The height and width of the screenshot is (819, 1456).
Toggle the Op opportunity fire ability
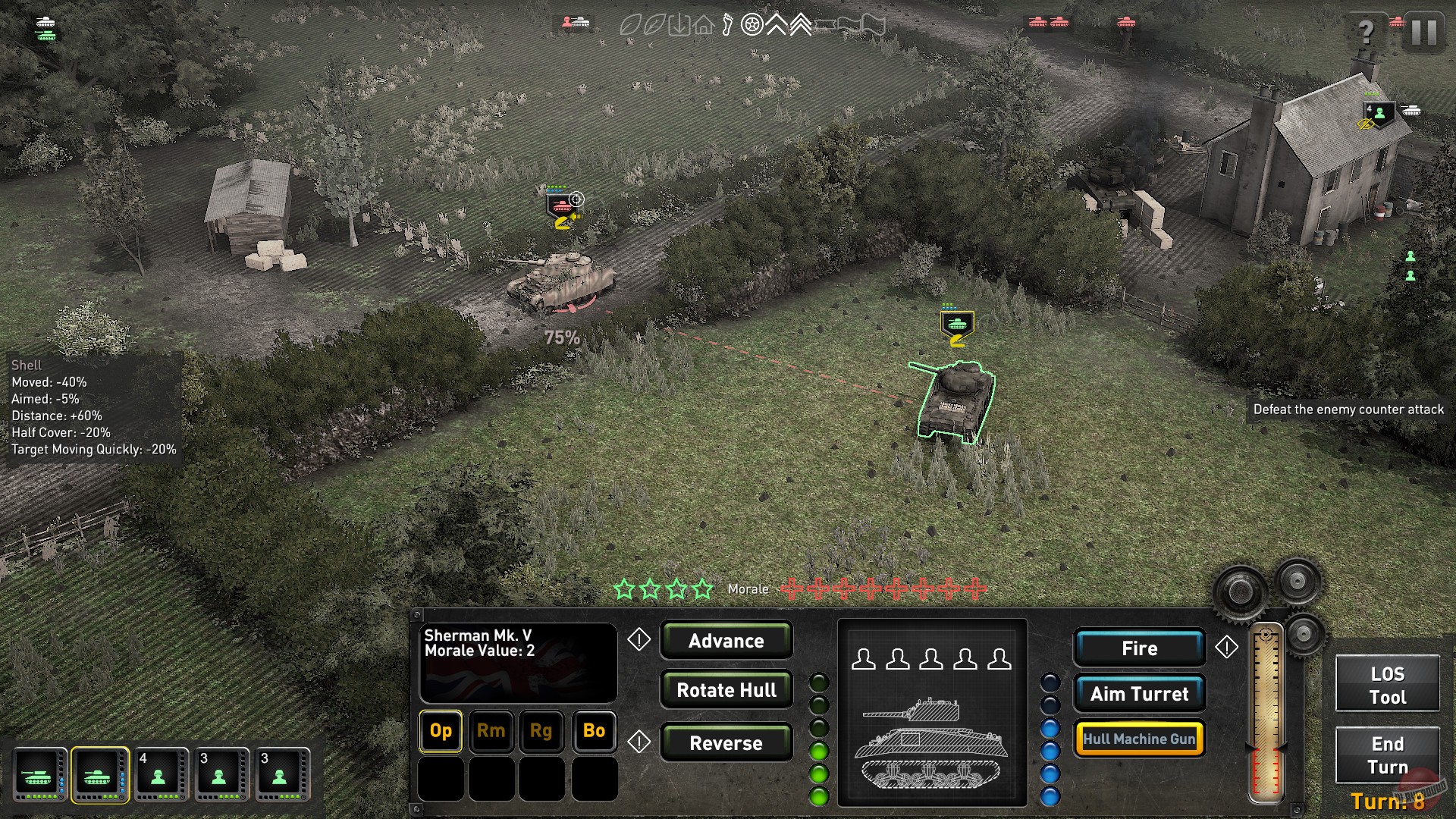click(440, 732)
